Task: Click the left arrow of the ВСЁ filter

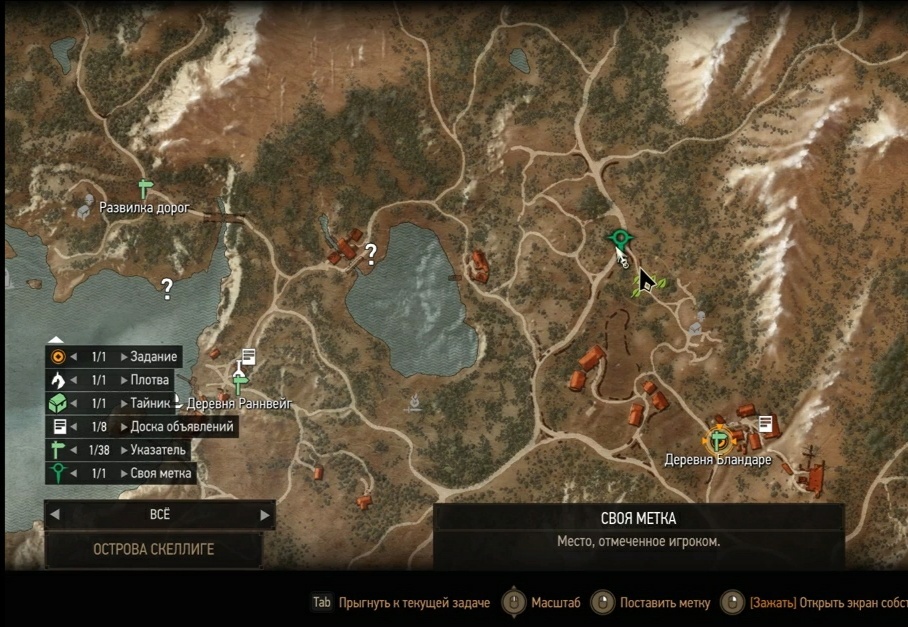Action: tap(55, 515)
